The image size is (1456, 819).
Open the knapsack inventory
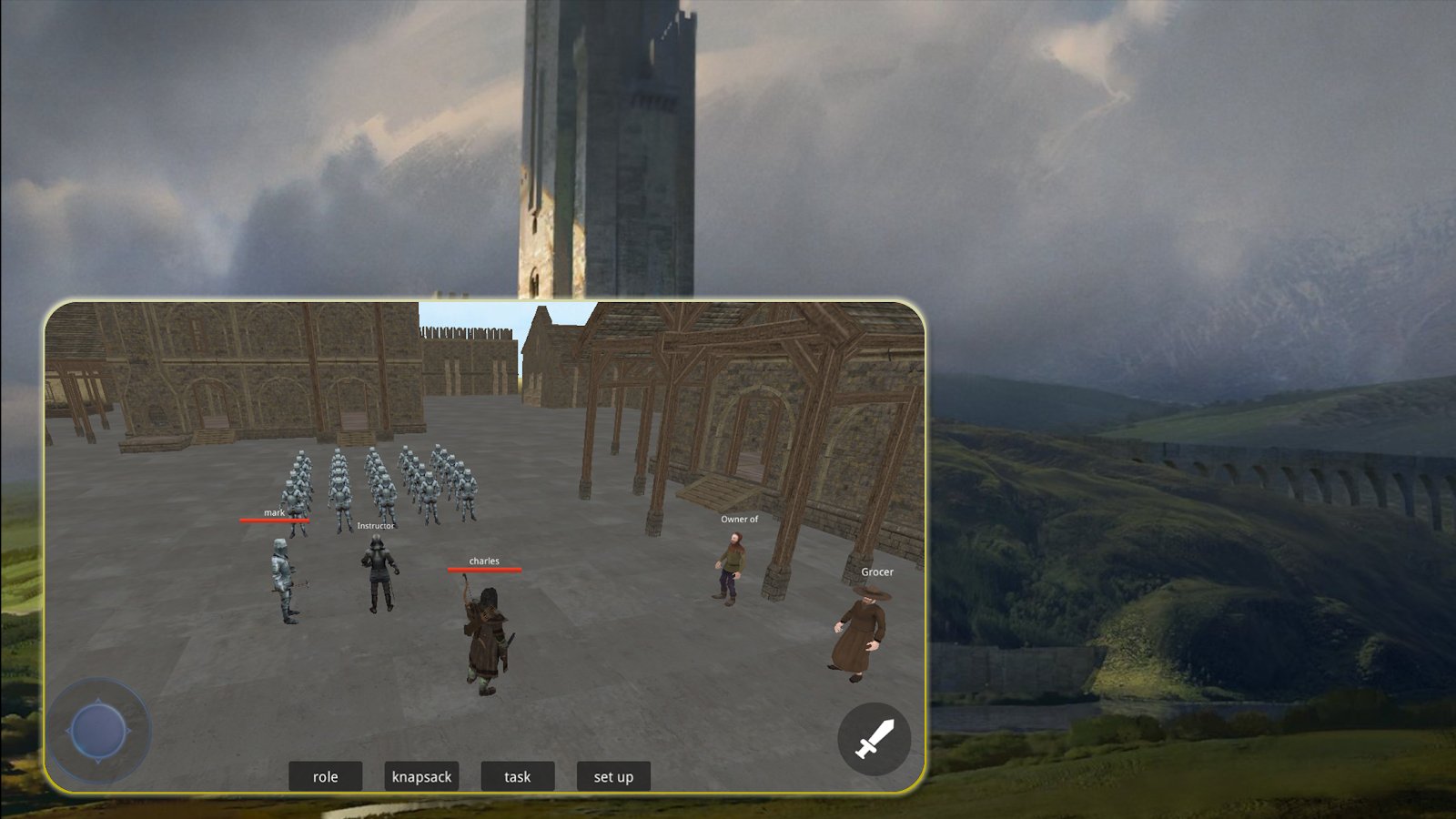pyautogui.click(x=421, y=776)
